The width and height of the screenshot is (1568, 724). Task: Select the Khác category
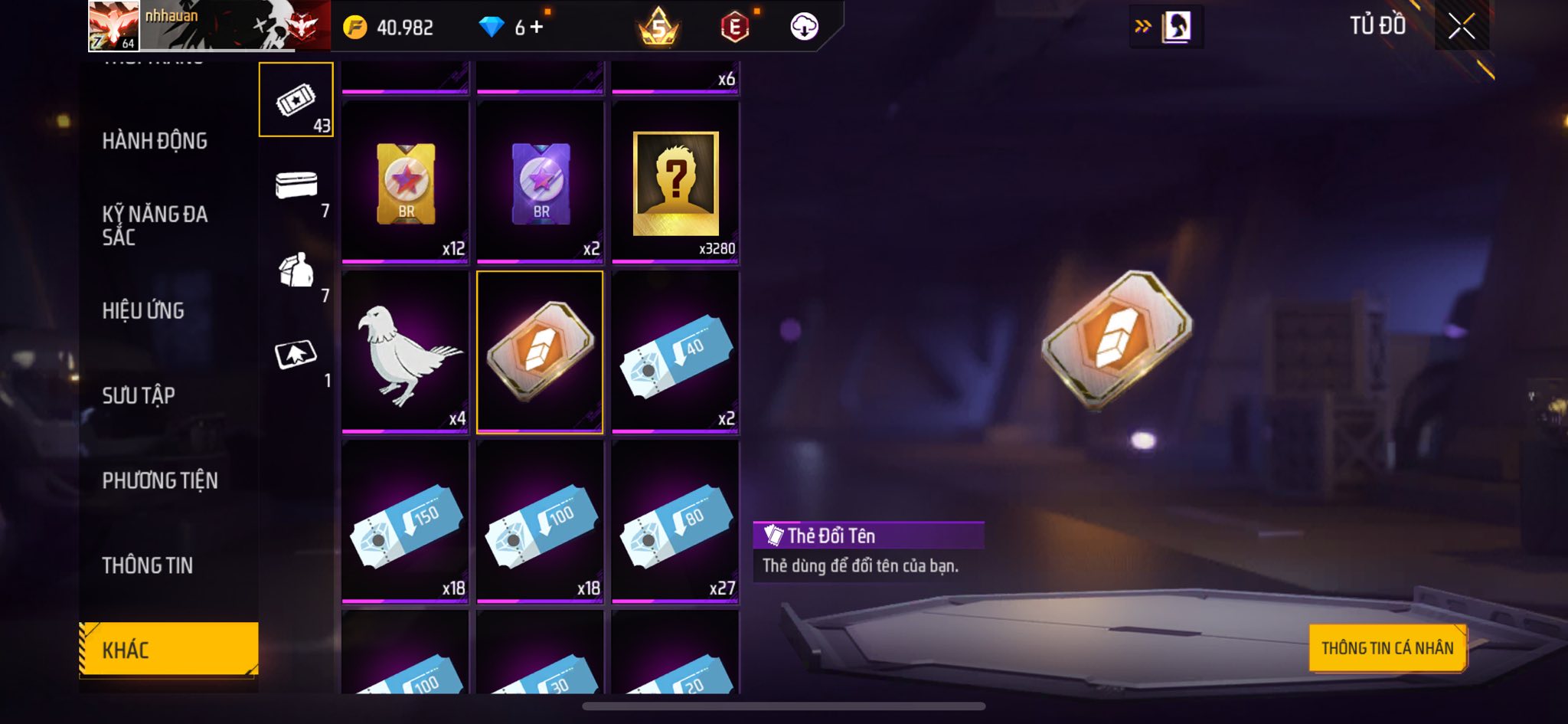[x=168, y=650]
